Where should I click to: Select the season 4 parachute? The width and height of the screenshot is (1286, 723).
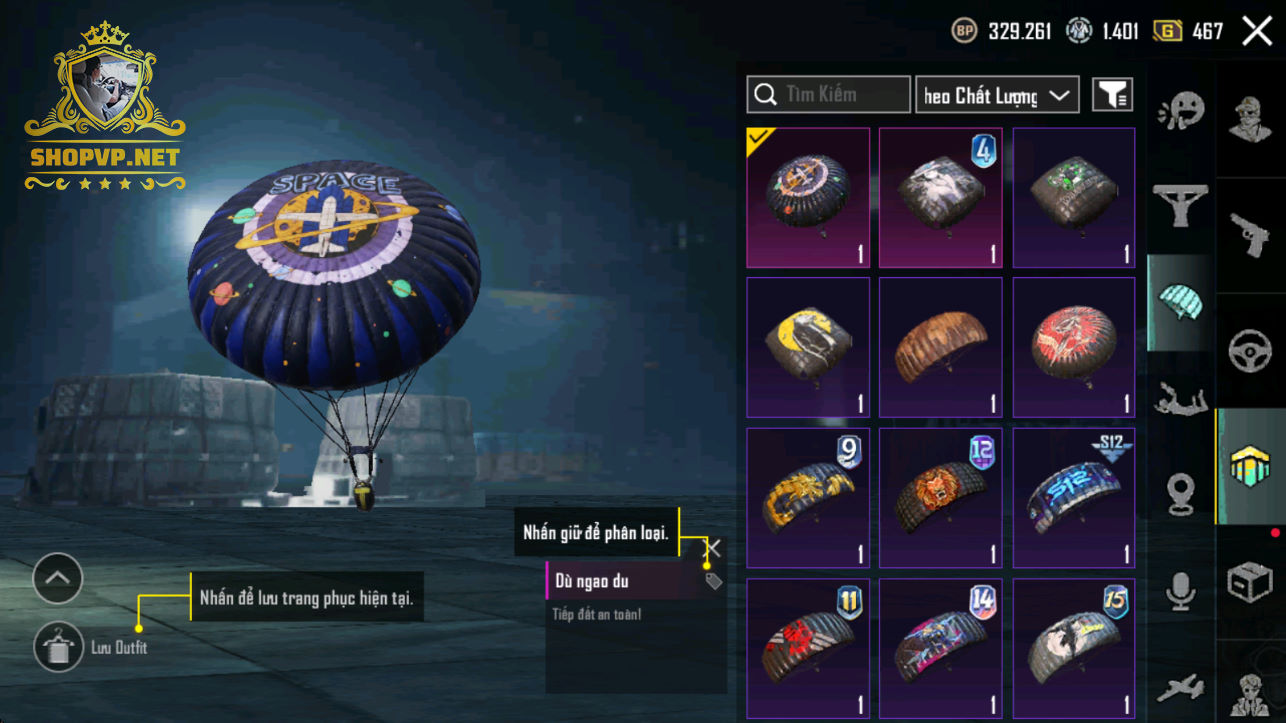click(x=940, y=197)
